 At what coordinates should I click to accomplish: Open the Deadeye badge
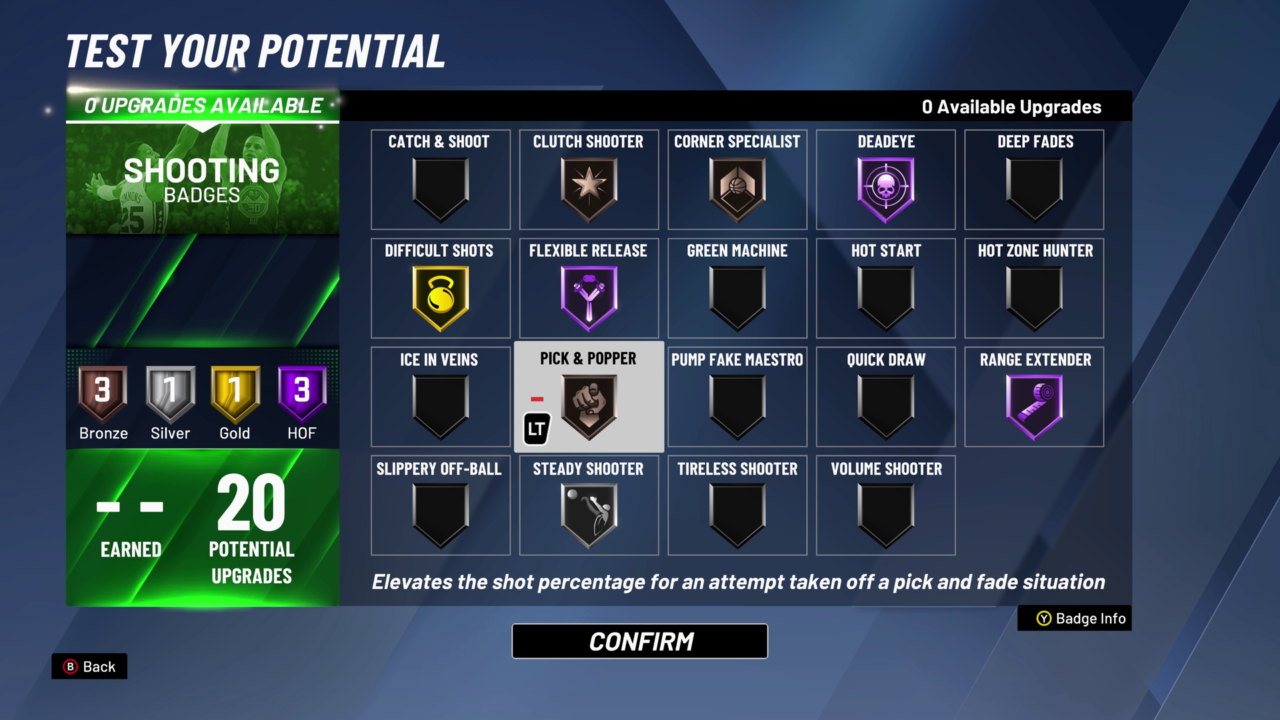pyautogui.click(x=885, y=180)
